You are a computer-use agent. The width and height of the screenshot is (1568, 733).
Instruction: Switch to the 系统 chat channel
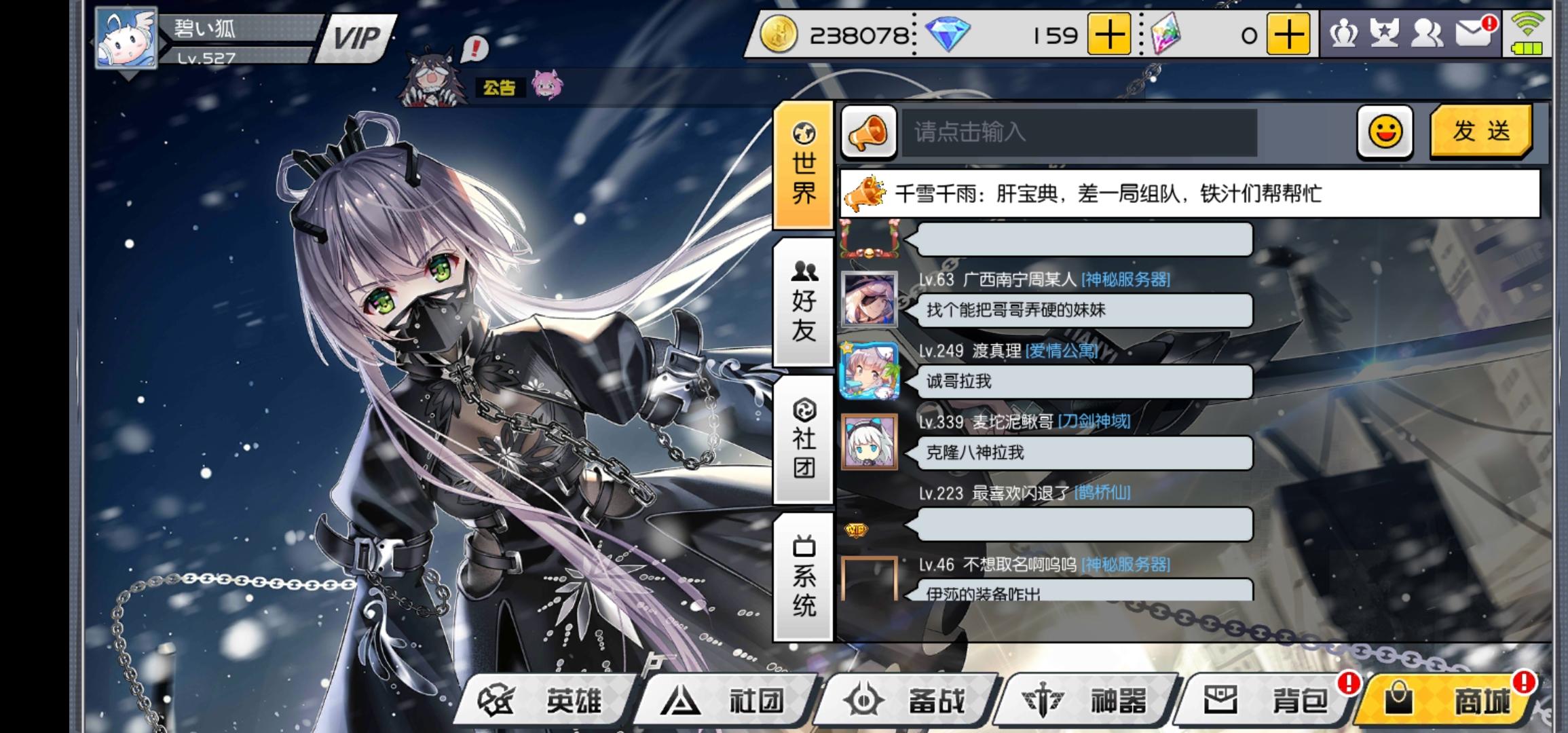[x=804, y=576]
